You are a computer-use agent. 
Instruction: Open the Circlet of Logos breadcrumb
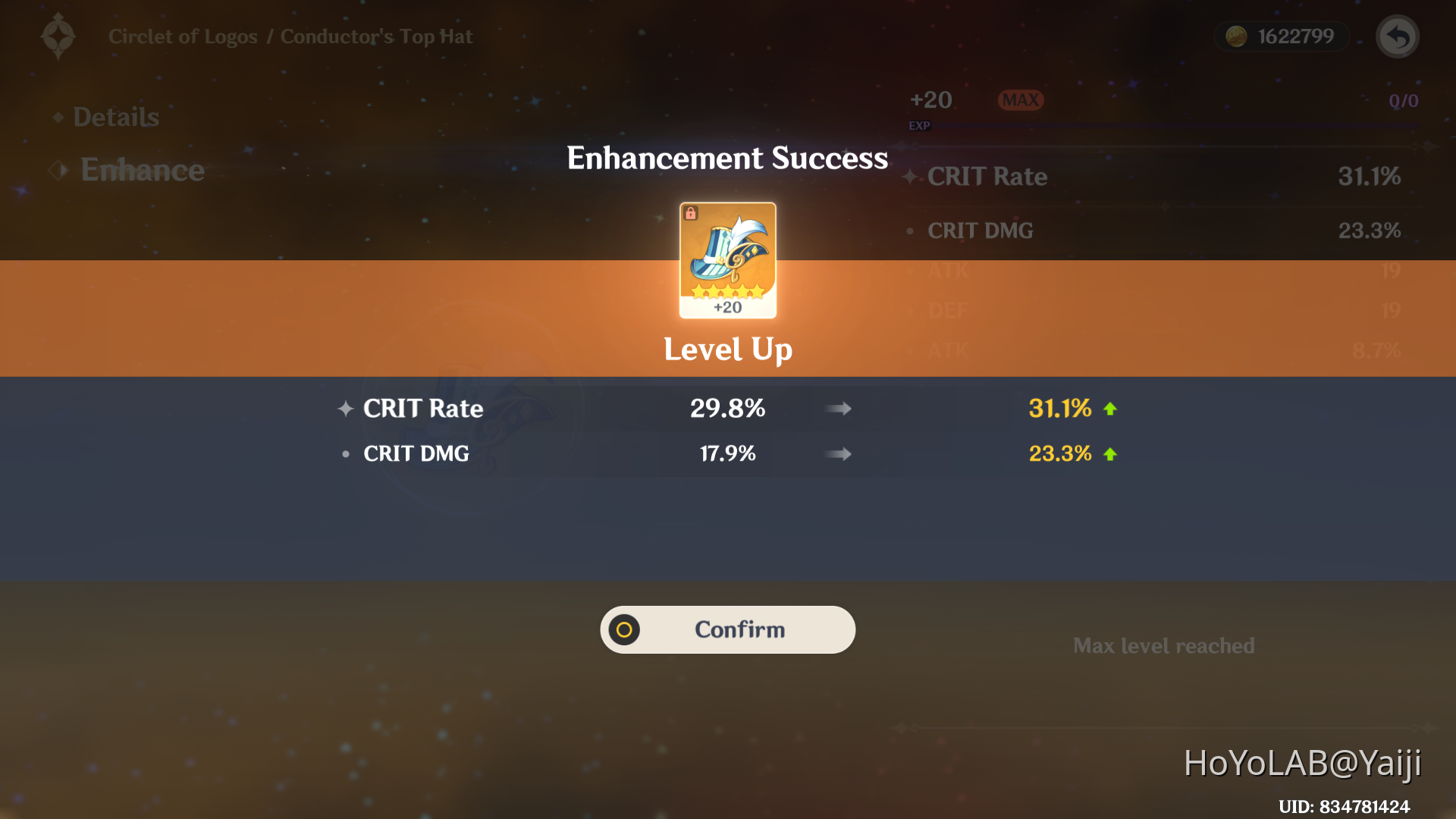click(182, 36)
